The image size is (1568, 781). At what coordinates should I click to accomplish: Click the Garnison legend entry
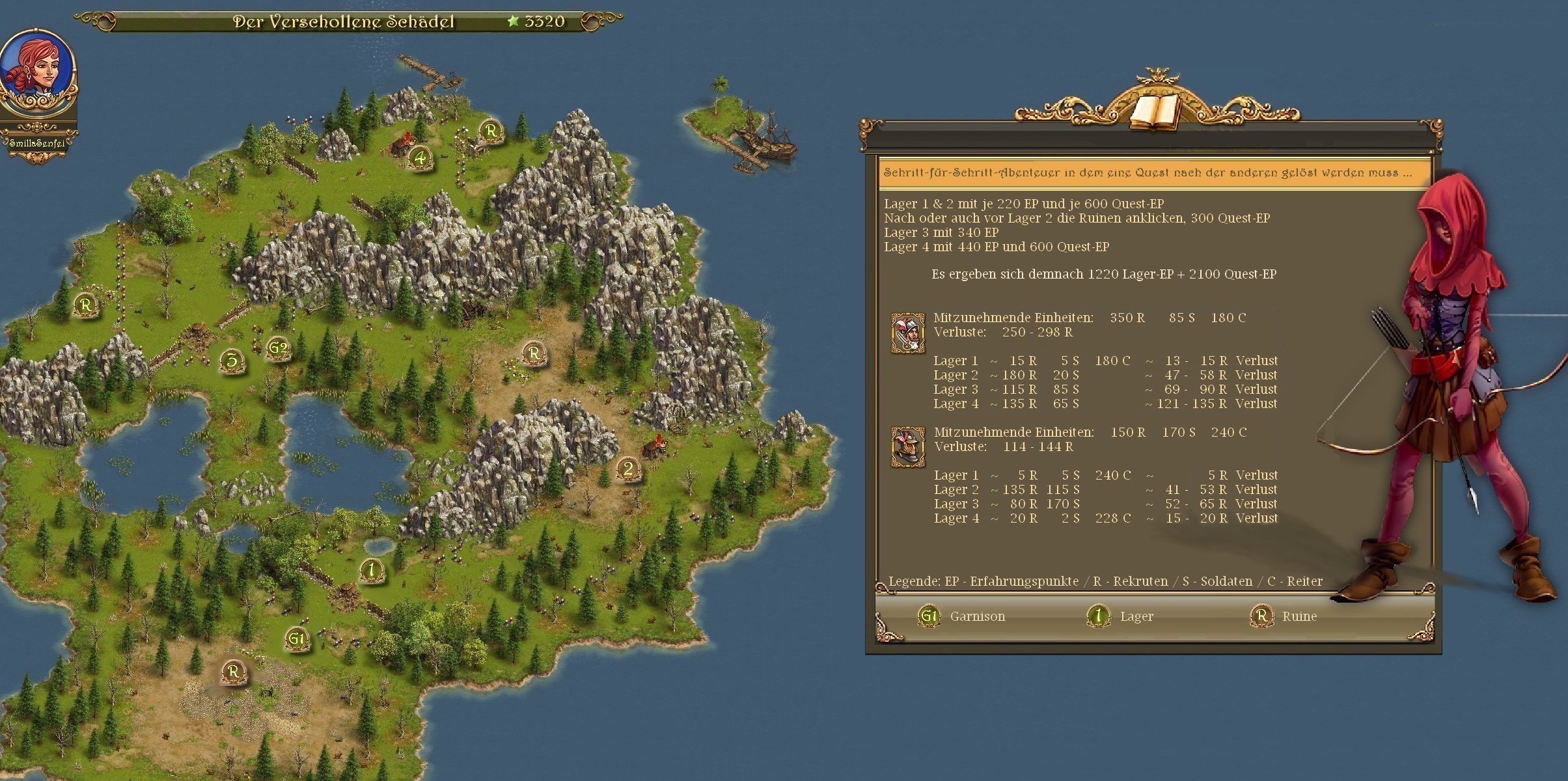click(x=962, y=616)
